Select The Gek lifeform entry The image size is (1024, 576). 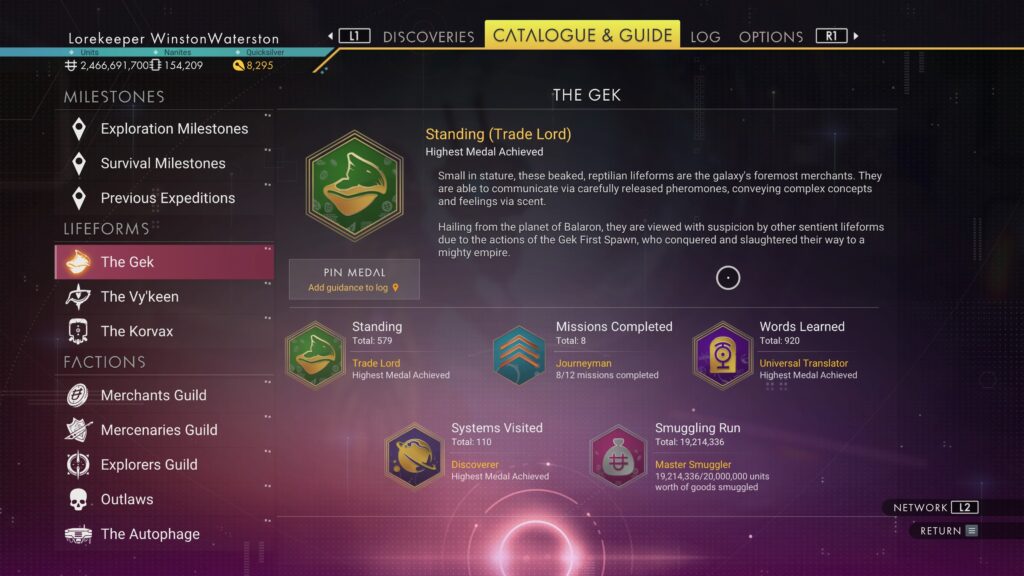click(x=164, y=262)
